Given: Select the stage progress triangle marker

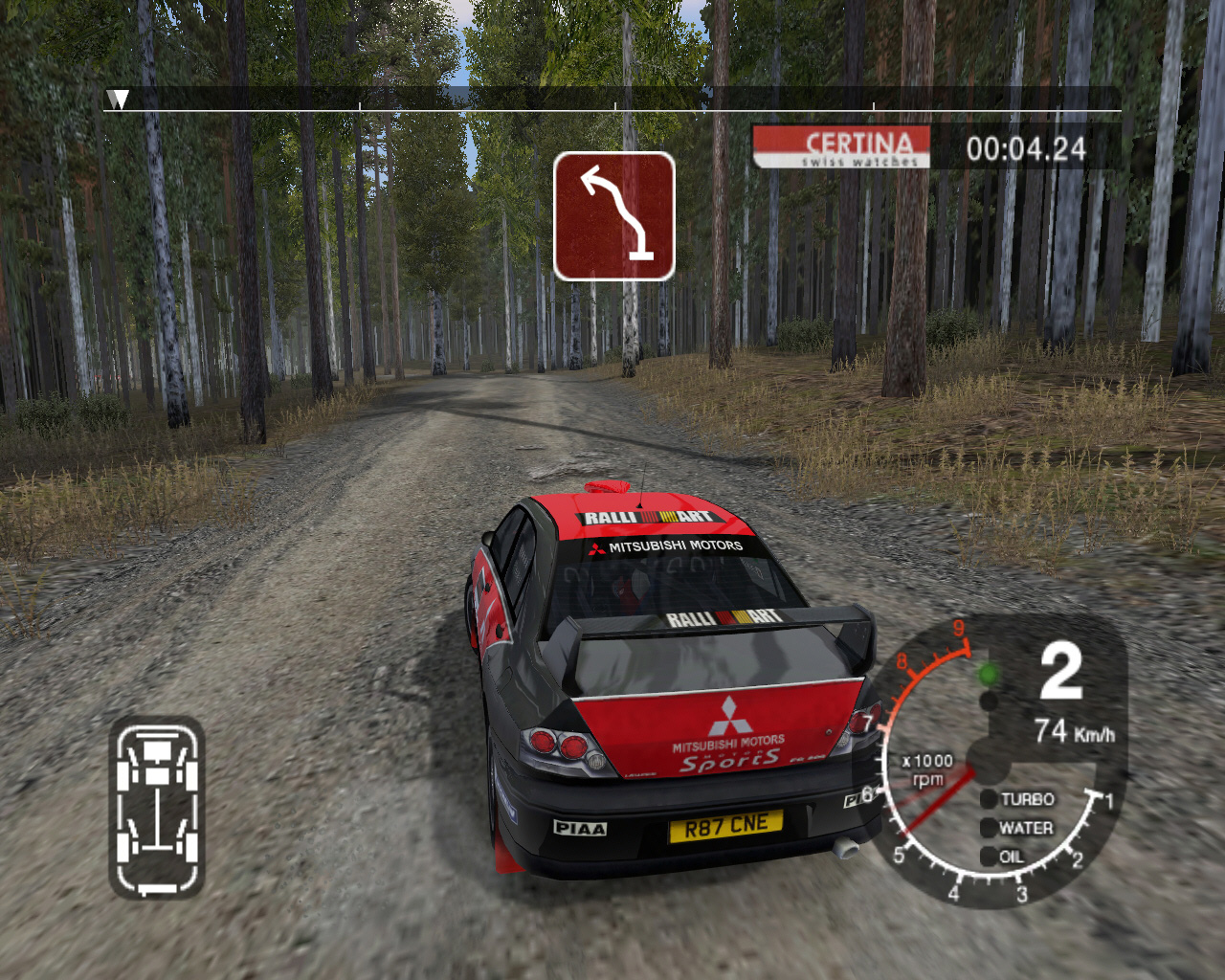Looking at the screenshot, I should pos(118,100).
